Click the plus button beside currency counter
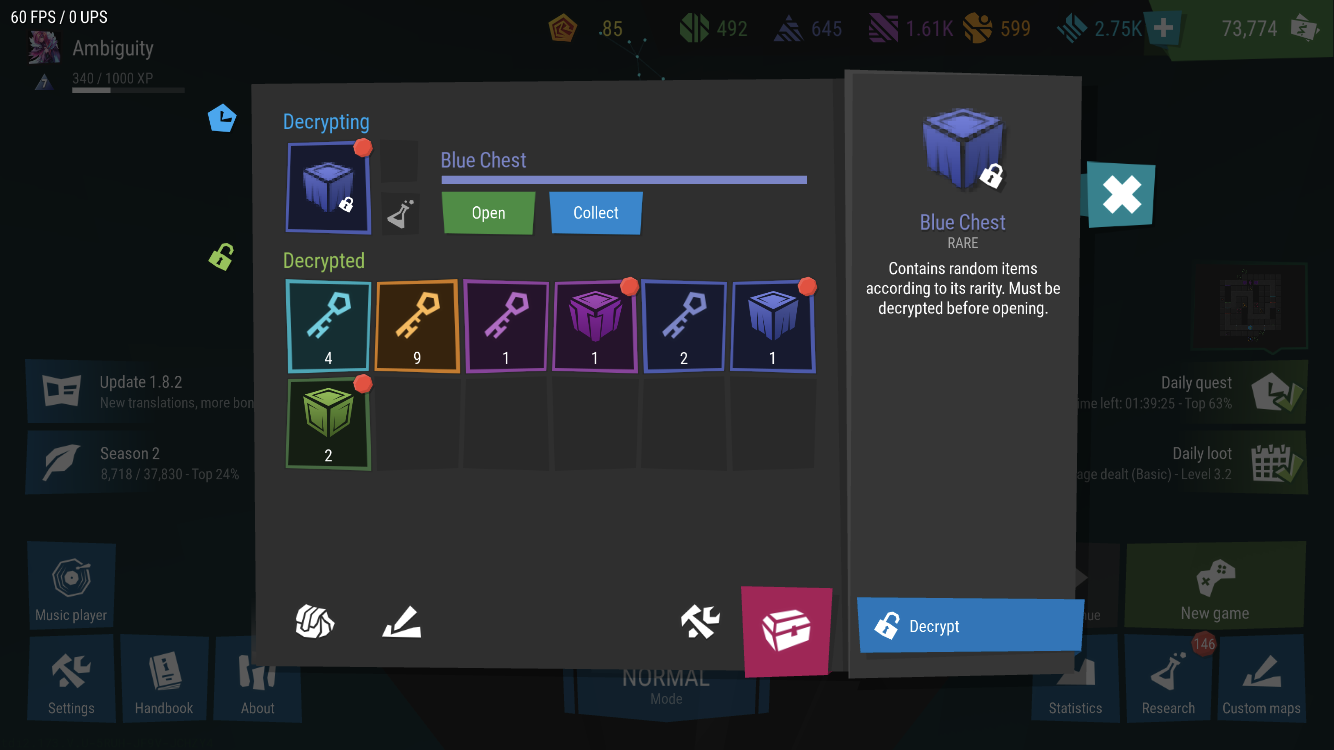The width and height of the screenshot is (1334, 750). coord(1163,29)
